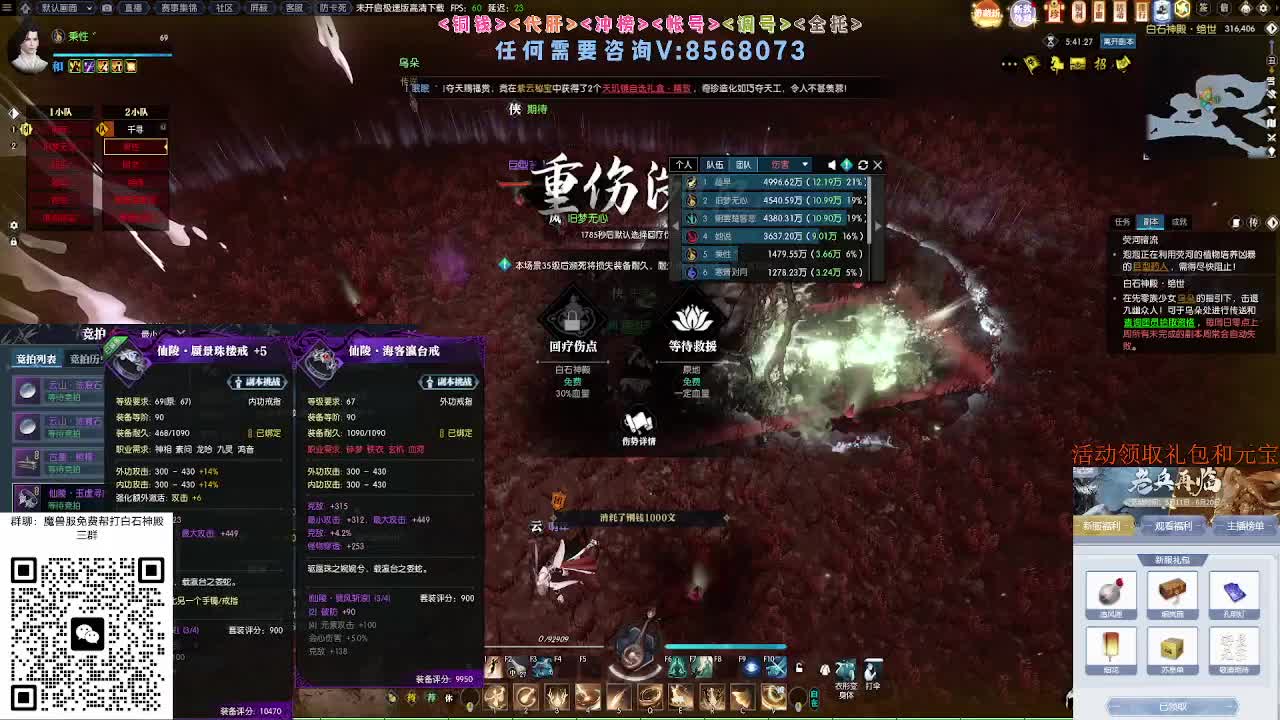Click the outfit change icon near the bottom right
Viewport: 1280px width, 720px height.
pyautogui.click(x=845, y=668)
